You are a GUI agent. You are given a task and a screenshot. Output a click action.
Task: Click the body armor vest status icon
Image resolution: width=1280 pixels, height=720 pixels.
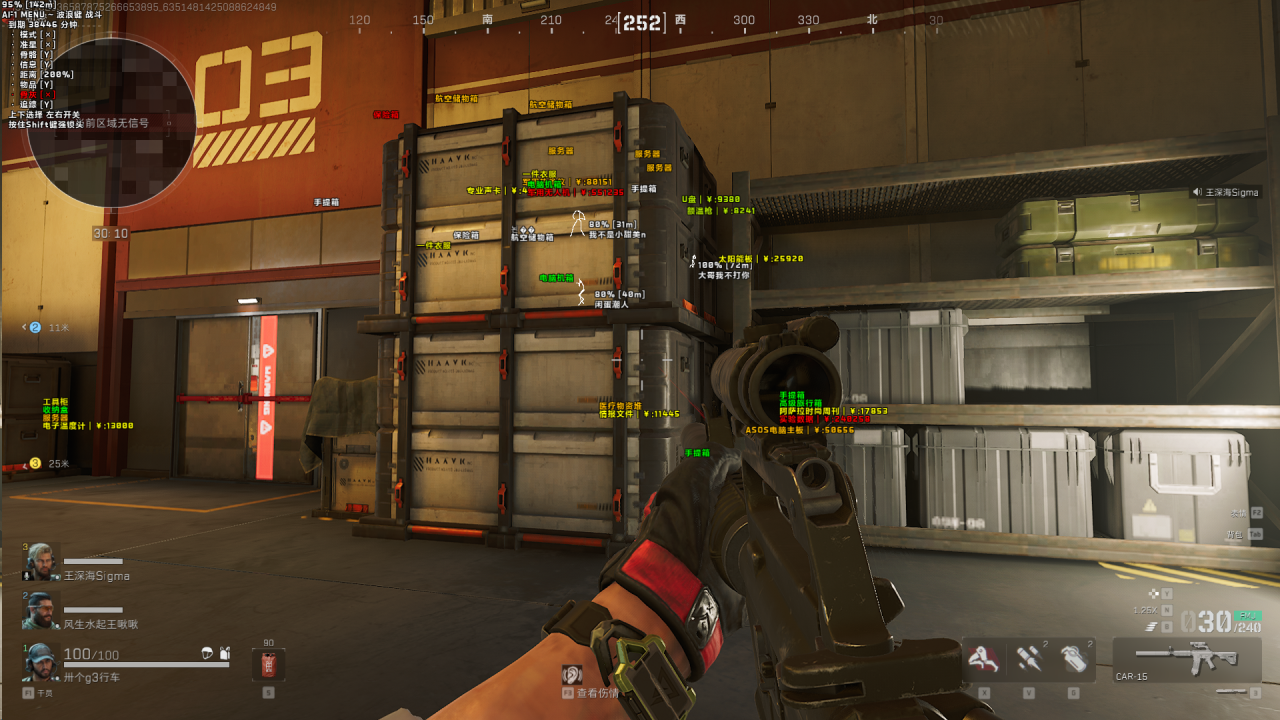[225, 653]
